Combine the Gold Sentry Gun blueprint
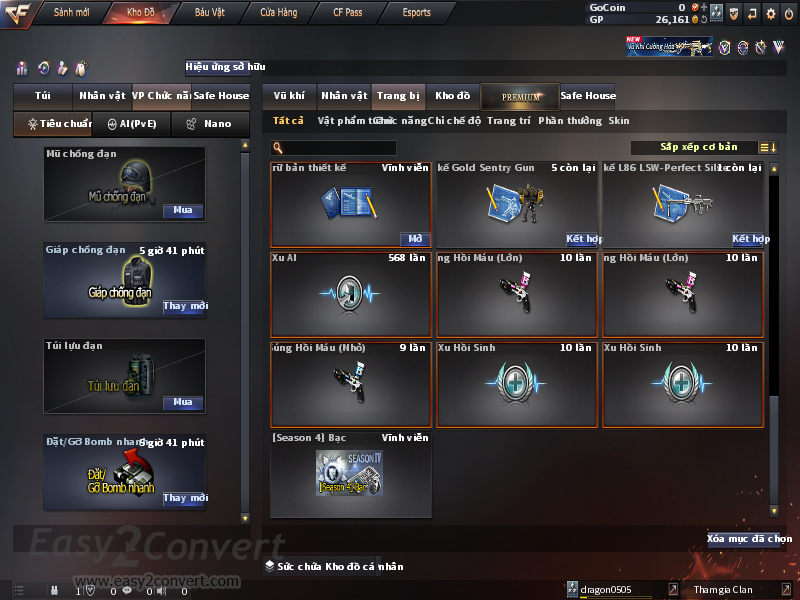This screenshot has width=800, height=600. point(582,239)
